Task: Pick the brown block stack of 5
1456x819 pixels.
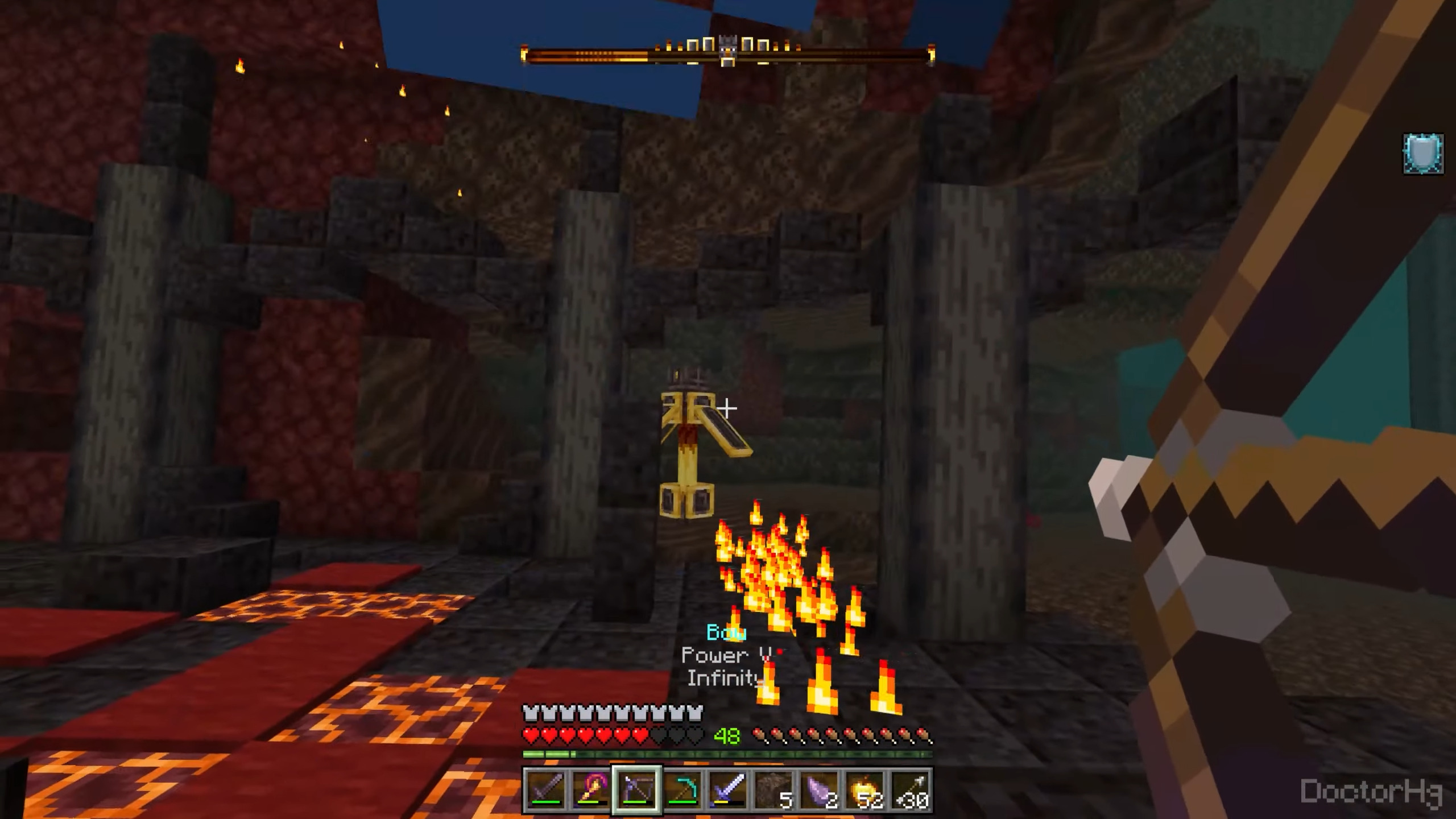Action: point(773,789)
